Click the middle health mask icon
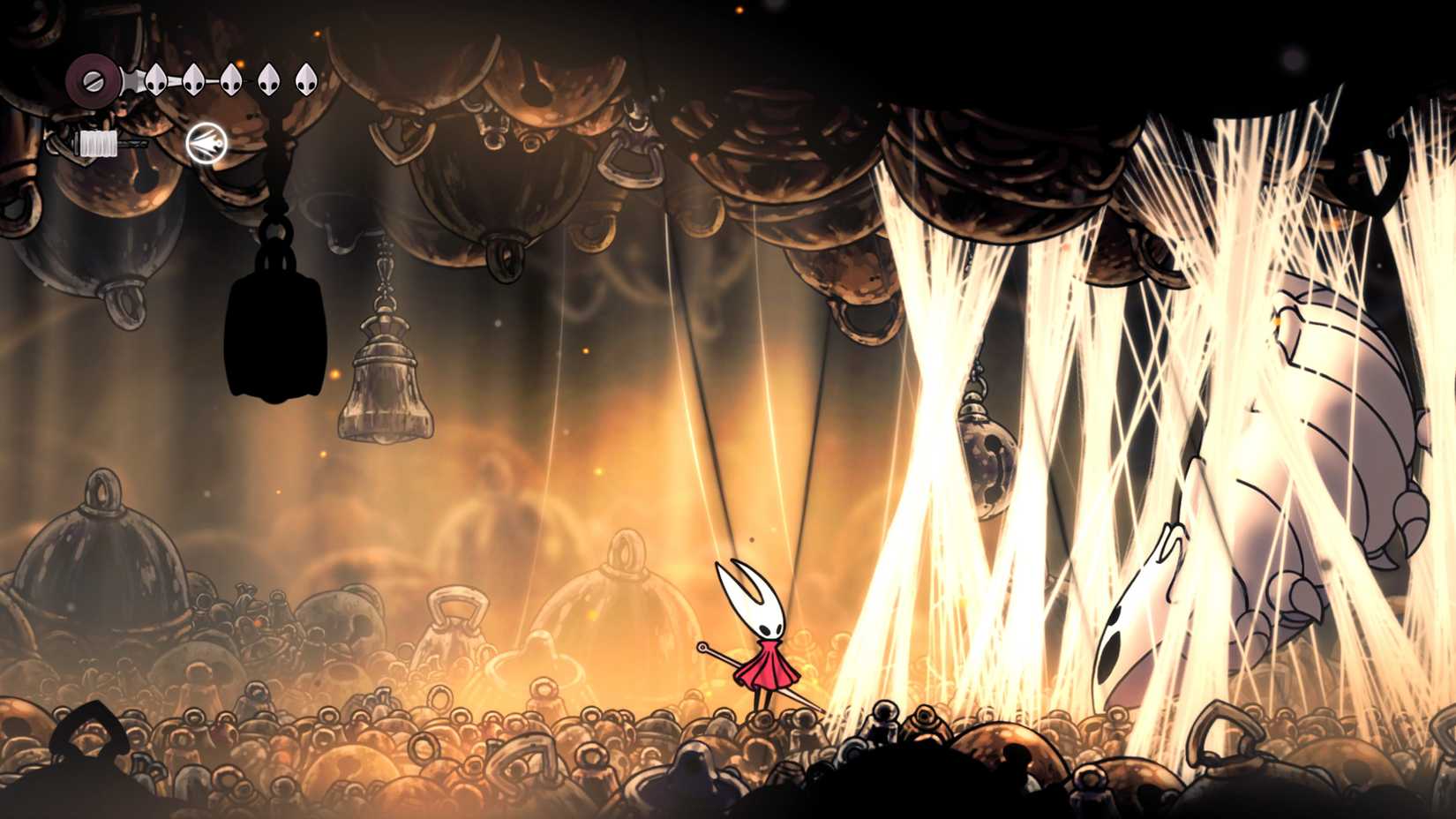1456x819 pixels. 232,79
